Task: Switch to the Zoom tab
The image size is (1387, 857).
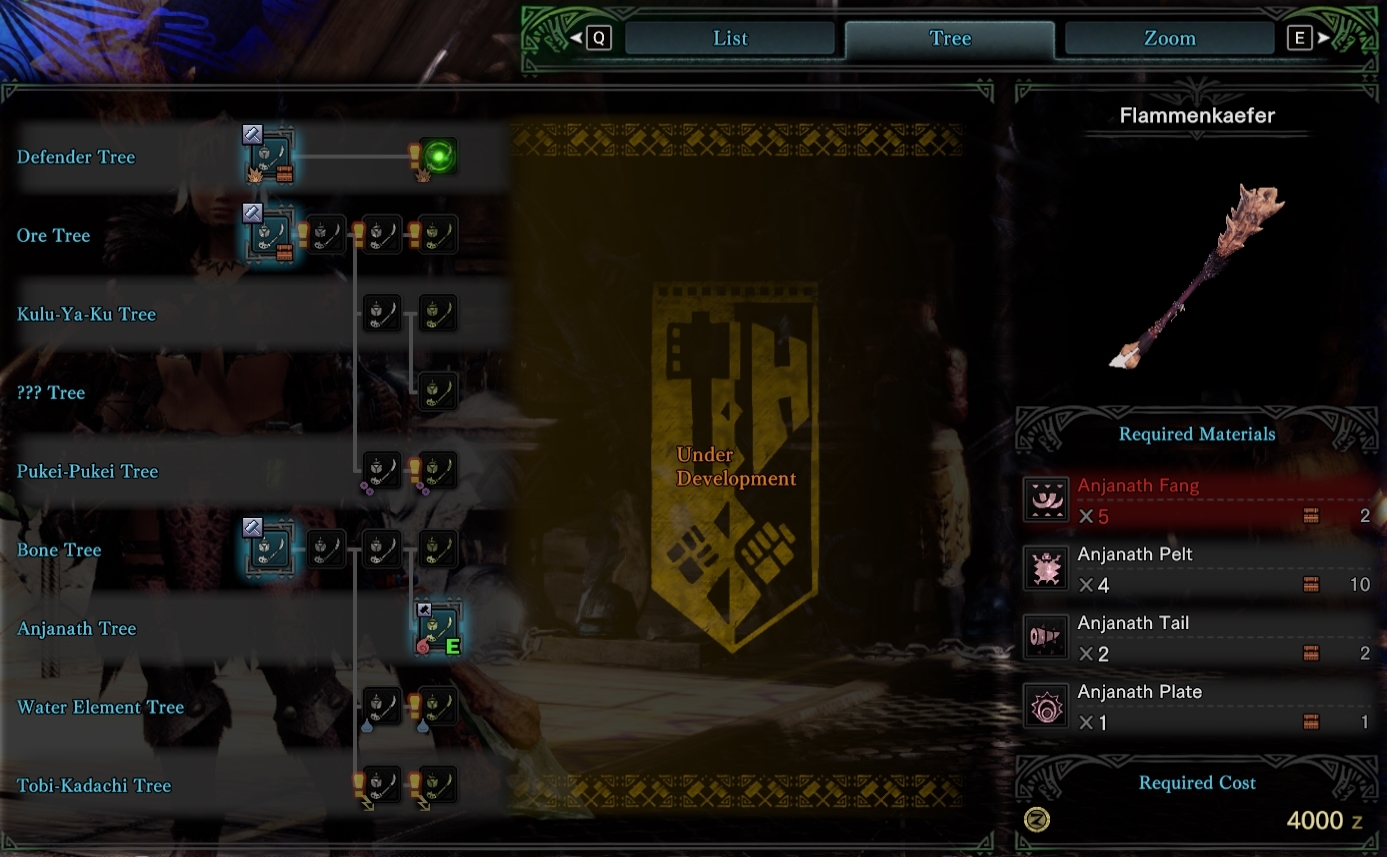Action: [x=1167, y=38]
